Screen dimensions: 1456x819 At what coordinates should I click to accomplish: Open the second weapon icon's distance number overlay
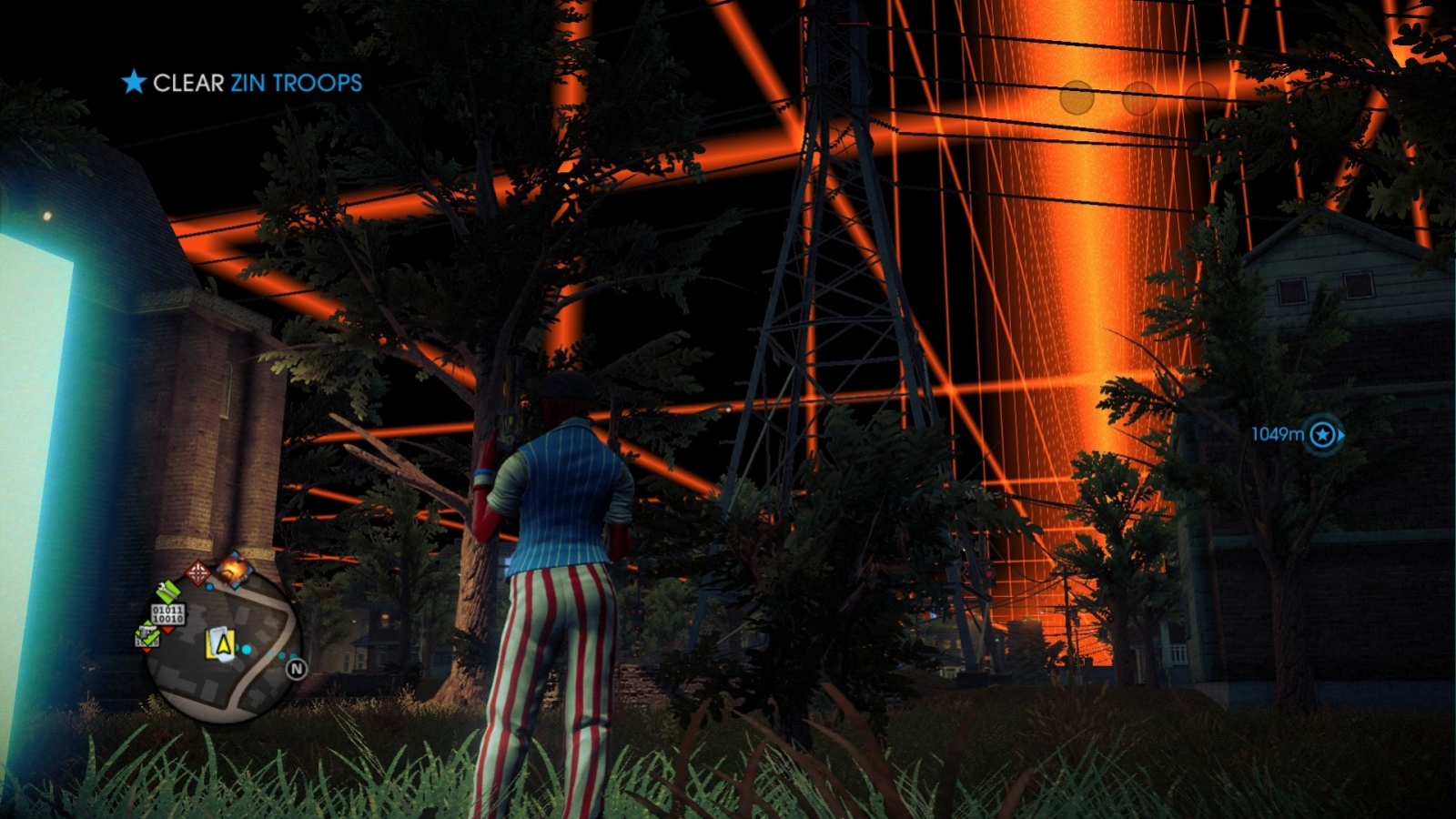click(x=147, y=642)
